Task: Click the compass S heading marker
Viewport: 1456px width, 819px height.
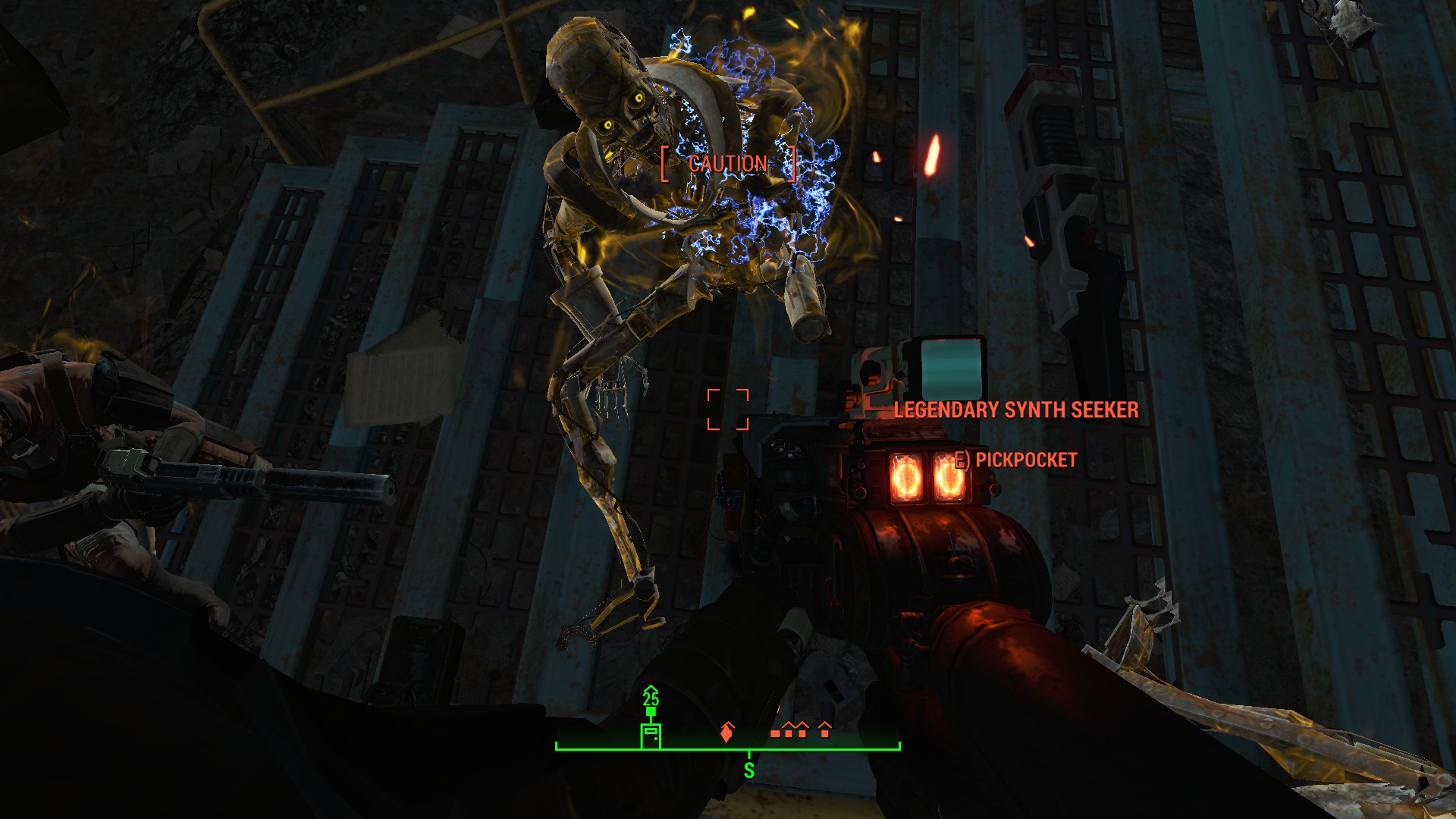Action: point(749,770)
